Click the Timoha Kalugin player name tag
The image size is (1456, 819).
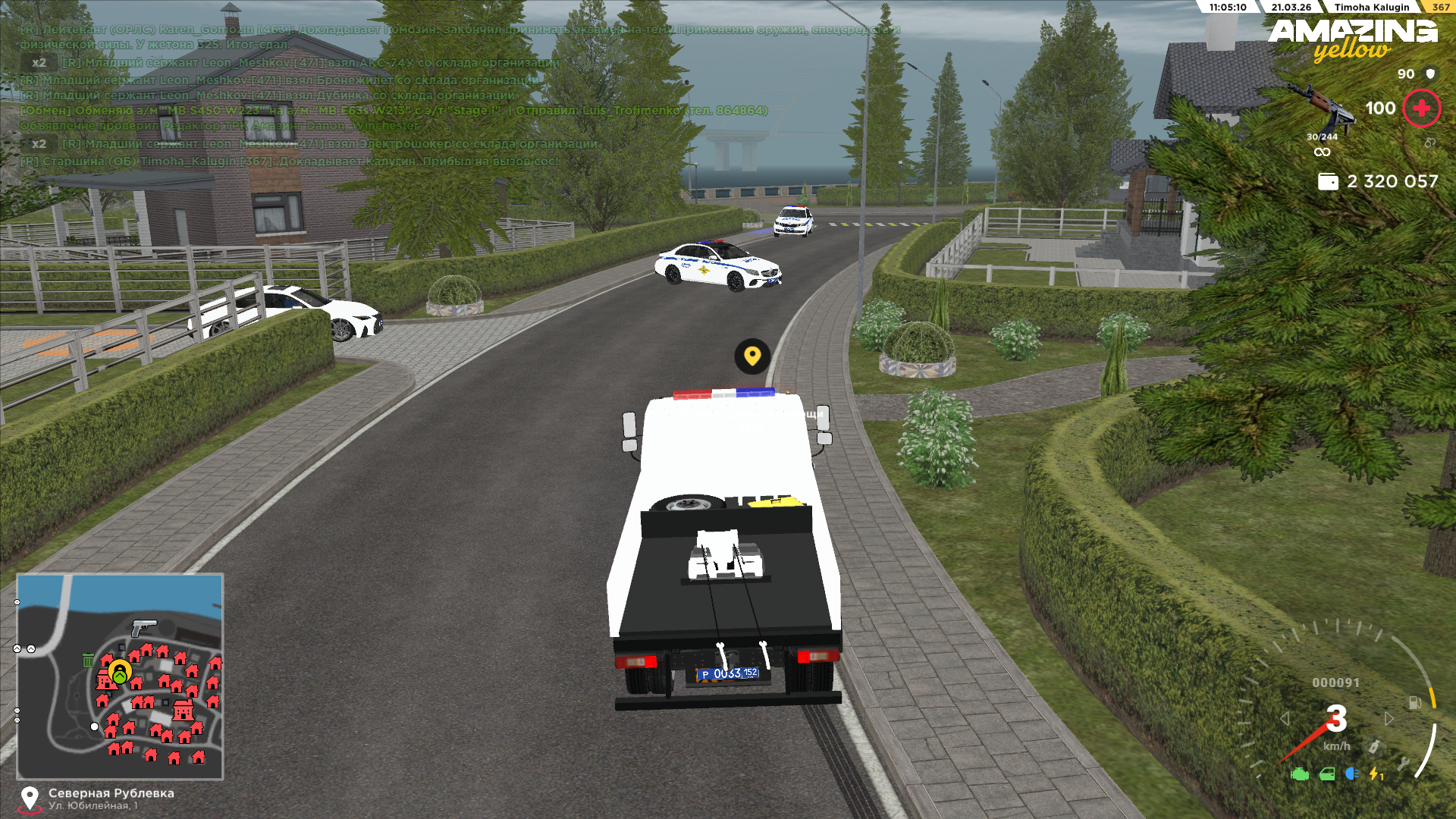pyautogui.click(x=1371, y=8)
